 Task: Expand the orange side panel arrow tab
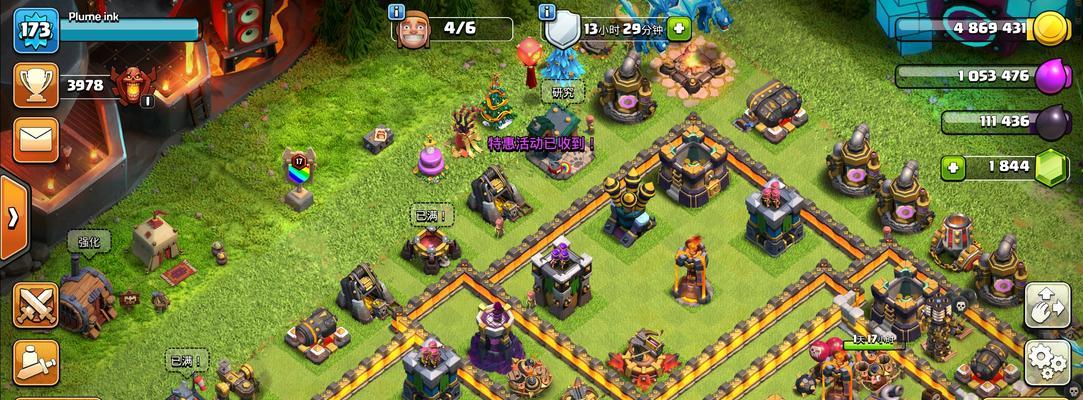click(x=13, y=218)
